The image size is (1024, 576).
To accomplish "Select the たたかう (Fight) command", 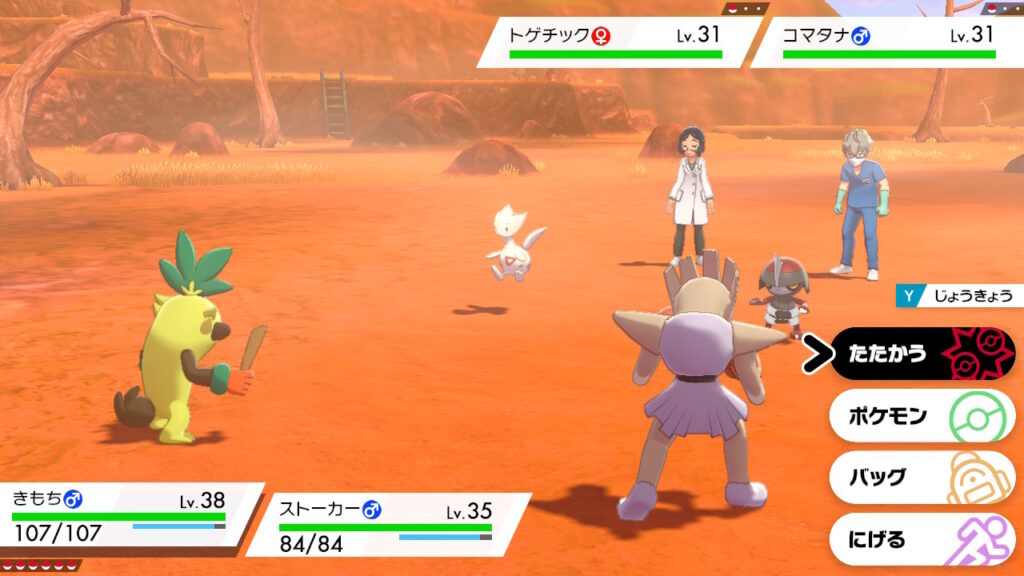I will pos(920,354).
